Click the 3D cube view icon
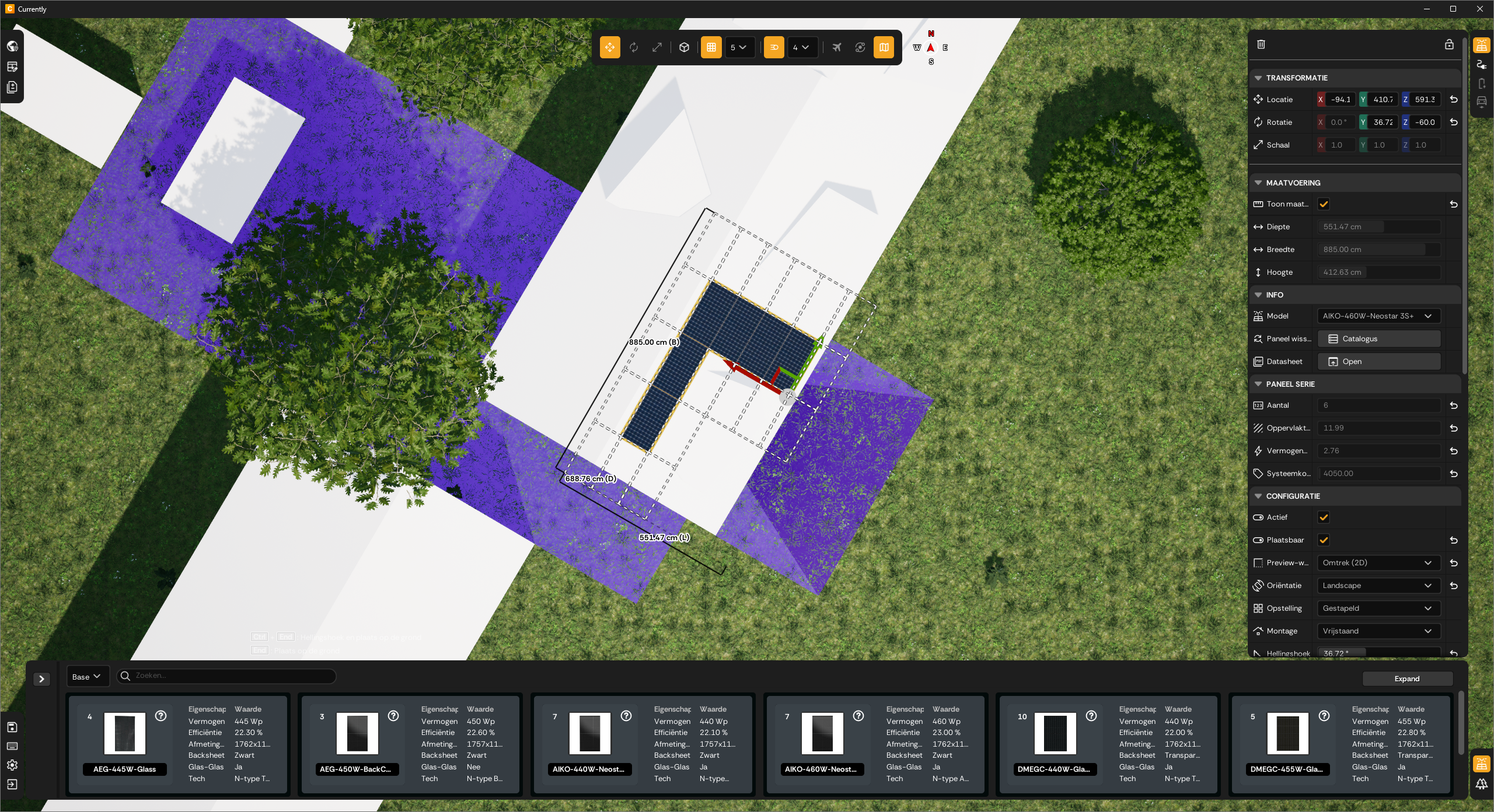Image resolution: width=1494 pixels, height=812 pixels. [x=683, y=47]
